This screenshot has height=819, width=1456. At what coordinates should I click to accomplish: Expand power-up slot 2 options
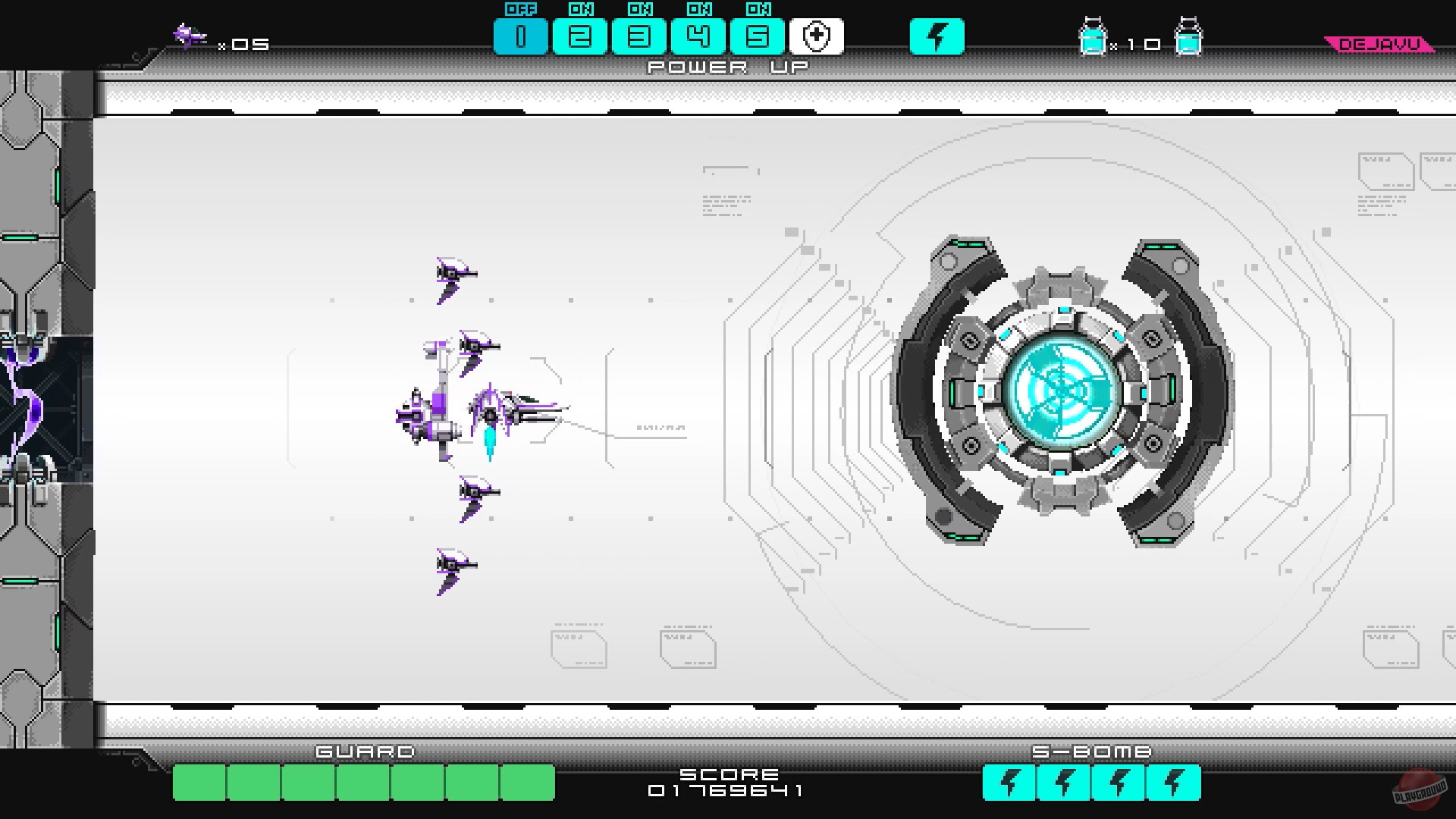pyautogui.click(x=580, y=35)
